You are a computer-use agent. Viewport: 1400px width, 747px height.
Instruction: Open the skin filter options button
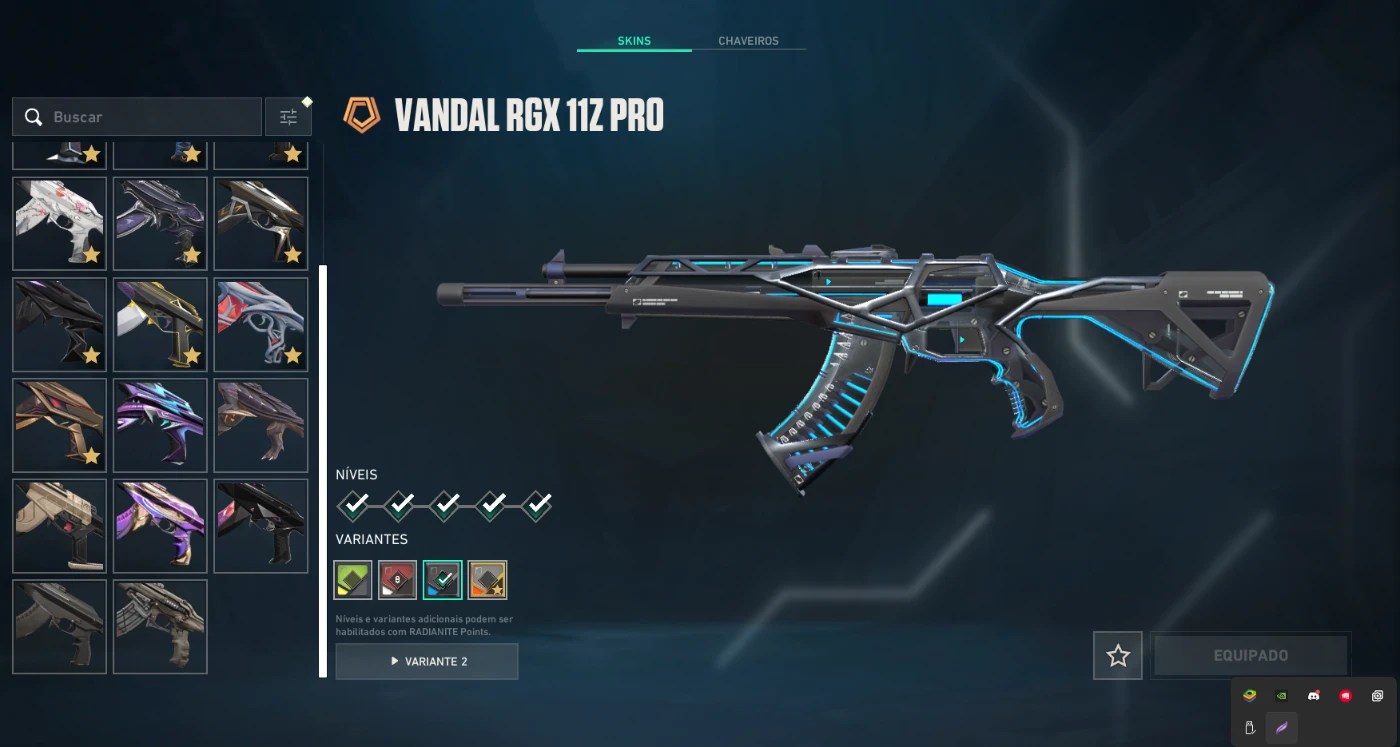click(x=288, y=117)
